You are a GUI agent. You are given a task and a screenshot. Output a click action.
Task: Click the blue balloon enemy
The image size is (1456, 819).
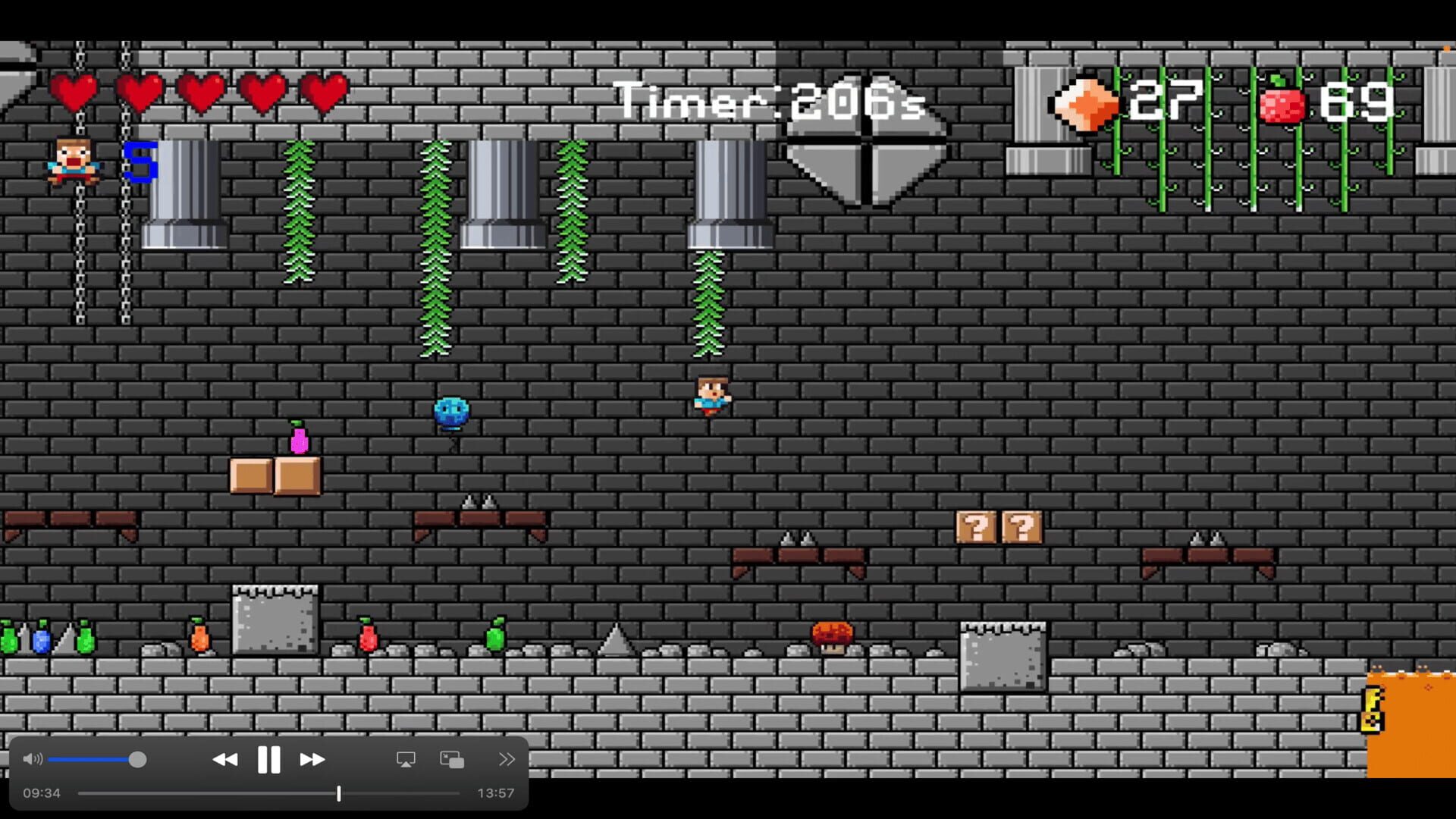tap(450, 412)
